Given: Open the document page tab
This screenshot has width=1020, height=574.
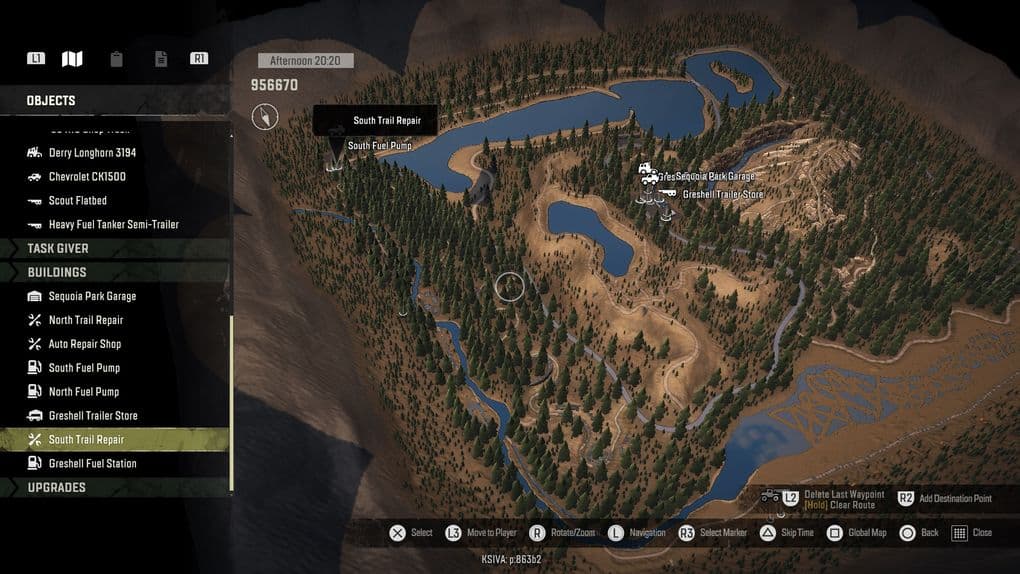Looking at the screenshot, I should (x=160, y=59).
